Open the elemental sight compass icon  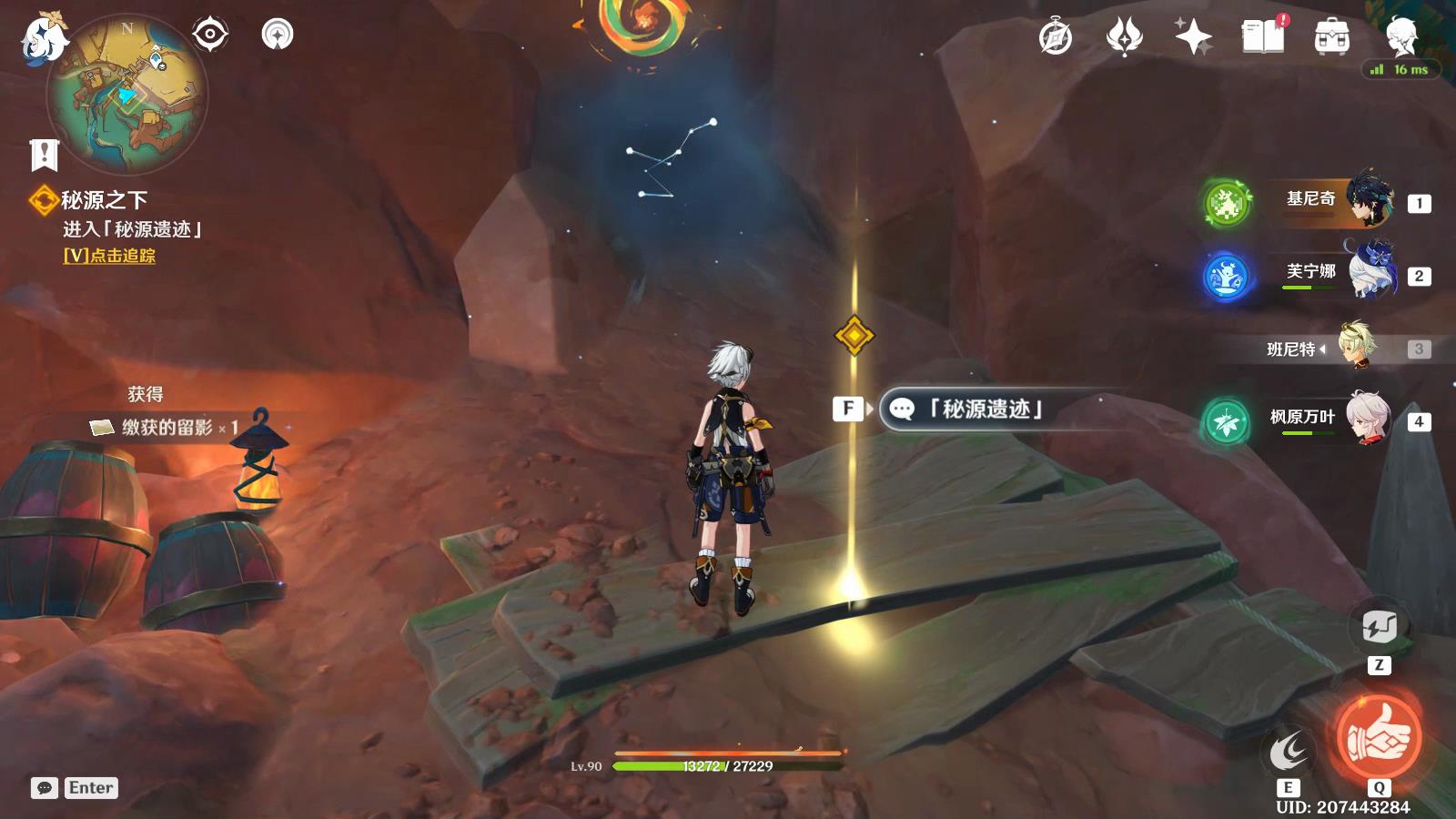click(x=278, y=35)
